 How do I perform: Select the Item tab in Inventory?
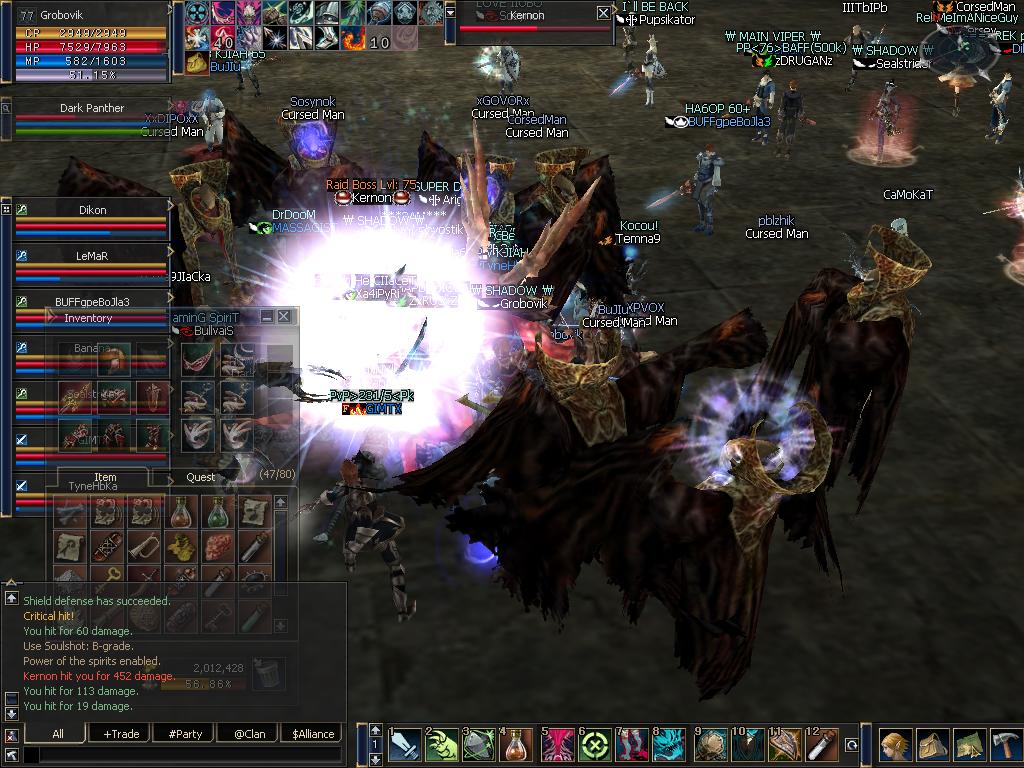point(105,478)
